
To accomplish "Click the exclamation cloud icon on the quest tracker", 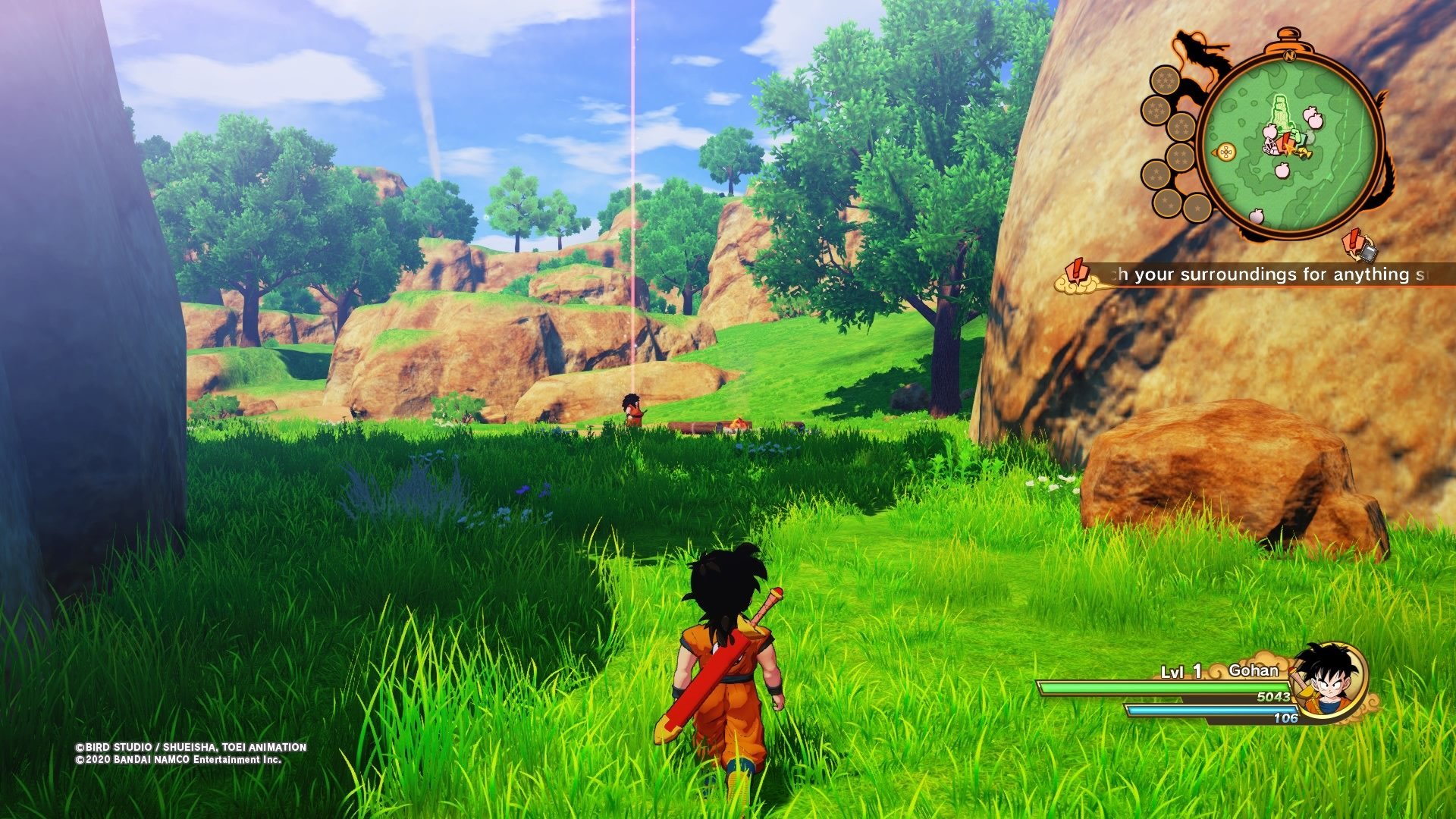I will tap(1078, 276).
